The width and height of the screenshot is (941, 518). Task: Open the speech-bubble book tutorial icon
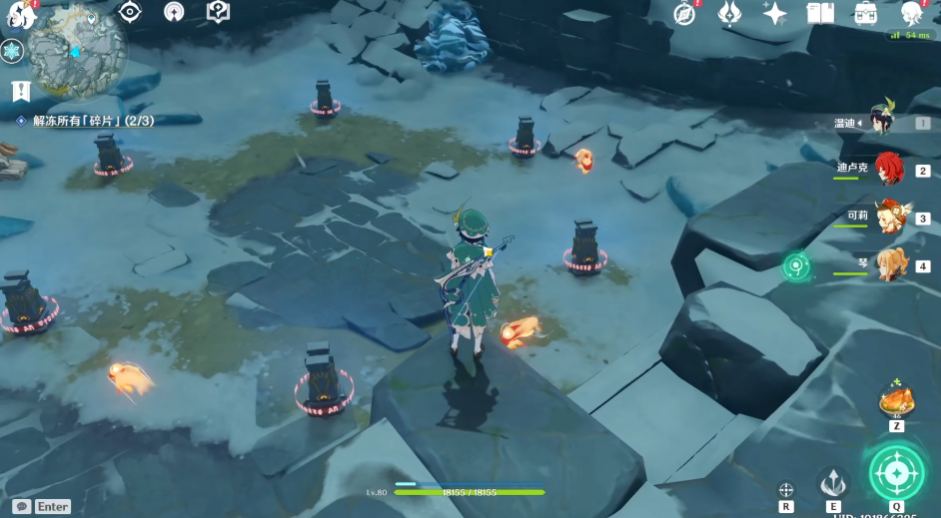(x=218, y=12)
